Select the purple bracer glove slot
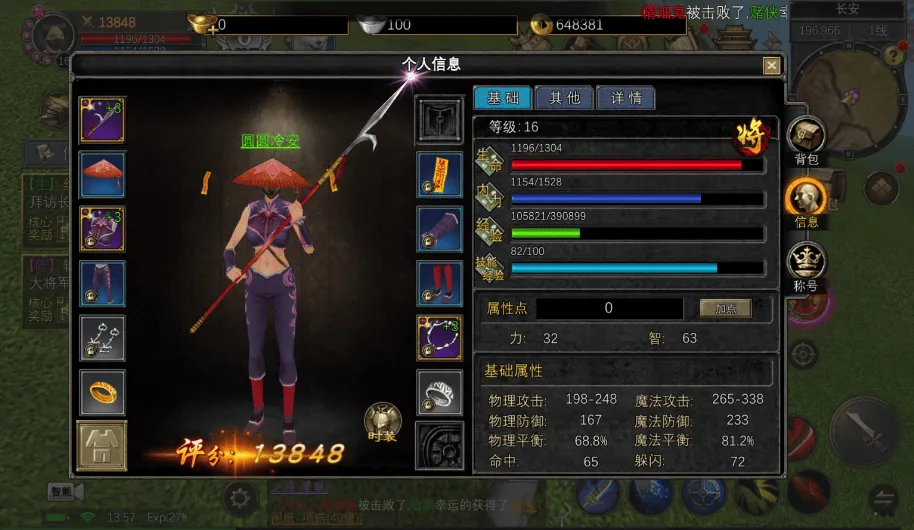 tap(439, 229)
